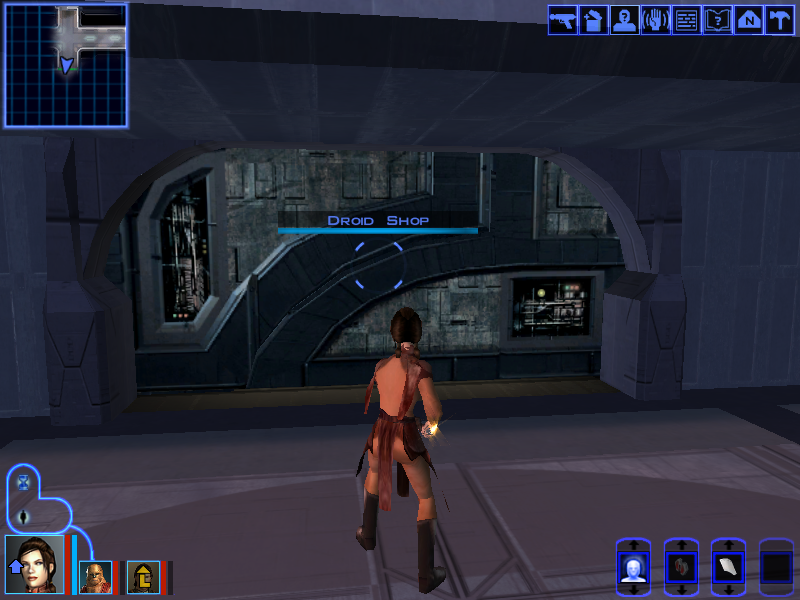Open the area map N icon

(x=748, y=20)
